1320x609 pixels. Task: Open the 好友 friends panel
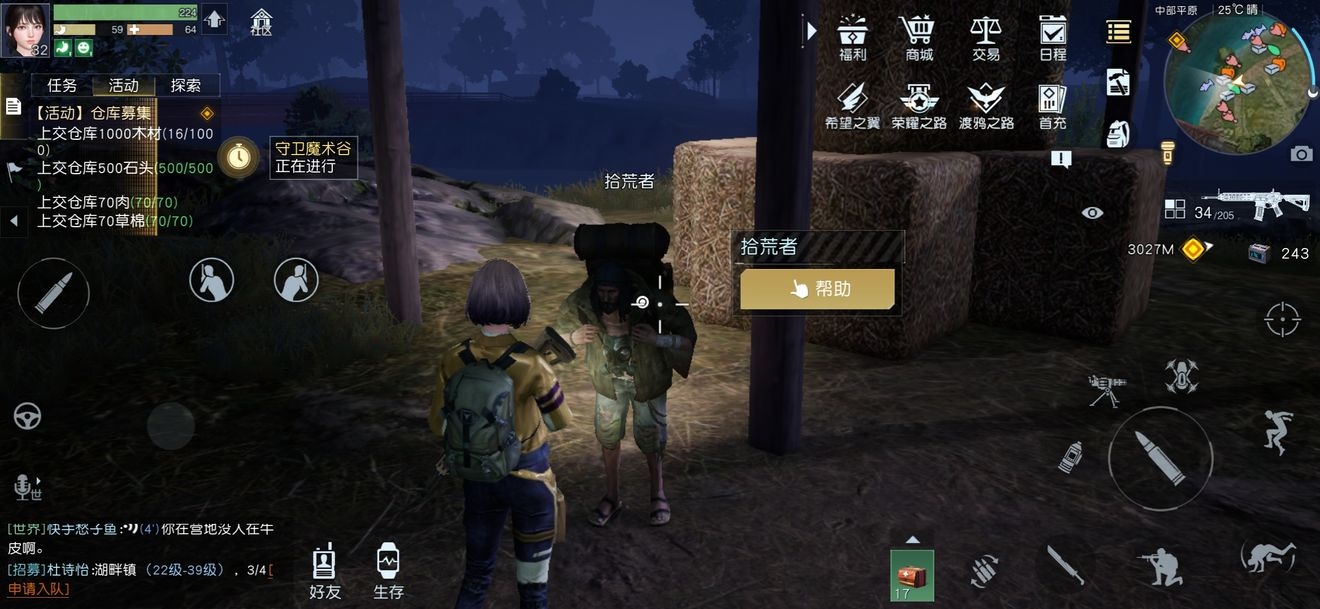(x=324, y=572)
